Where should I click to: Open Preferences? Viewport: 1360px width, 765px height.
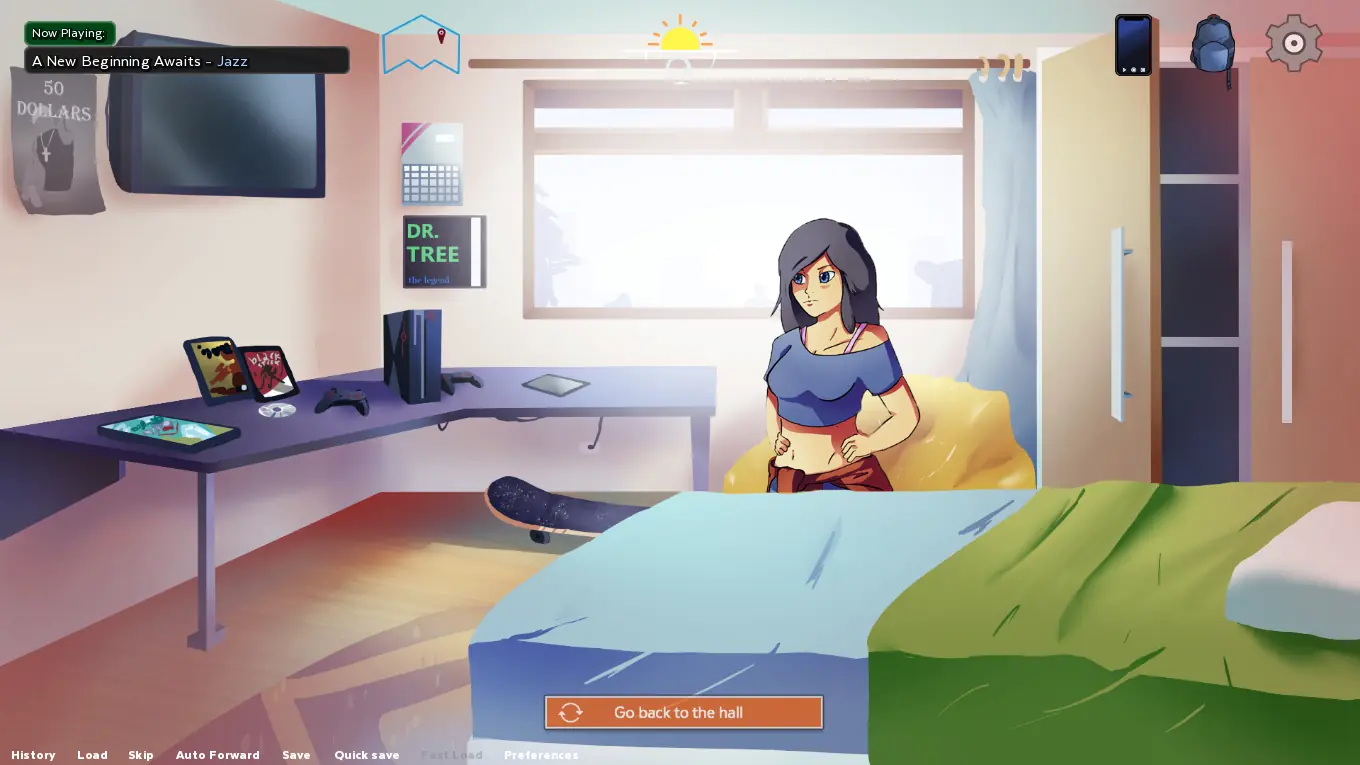click(x=541, y=755)
